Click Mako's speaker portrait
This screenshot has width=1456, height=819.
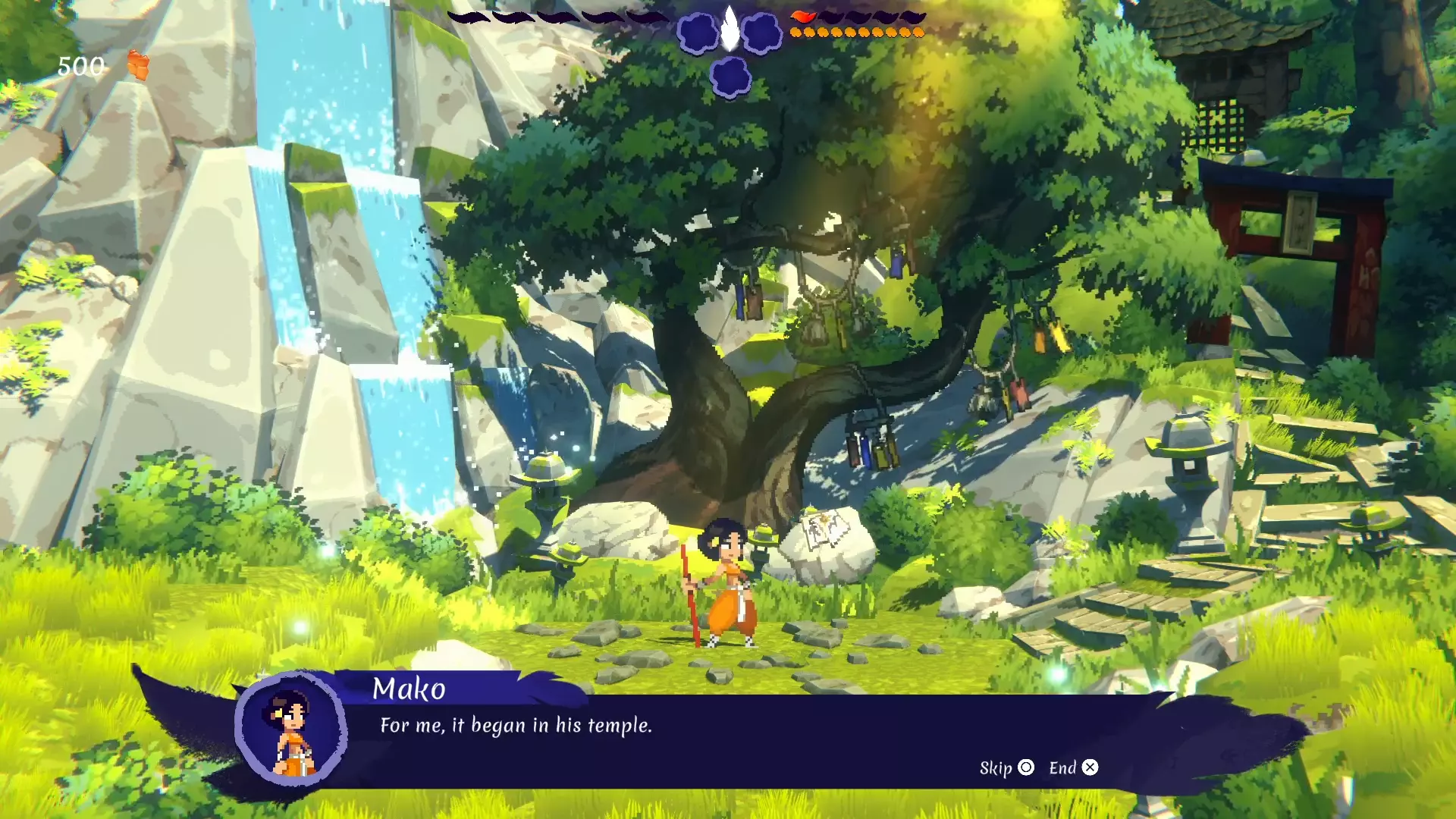pos(290,730)
